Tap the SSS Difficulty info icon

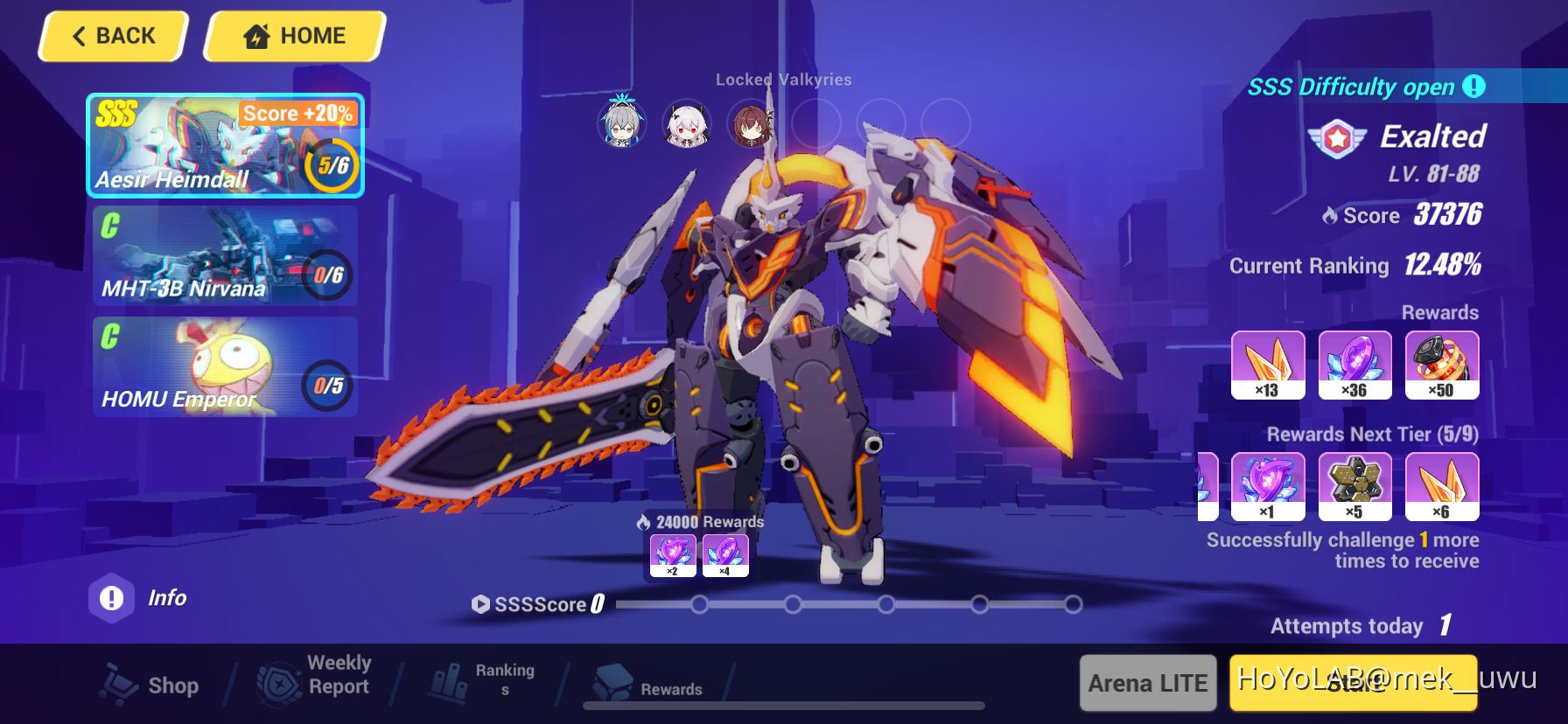1475,87
